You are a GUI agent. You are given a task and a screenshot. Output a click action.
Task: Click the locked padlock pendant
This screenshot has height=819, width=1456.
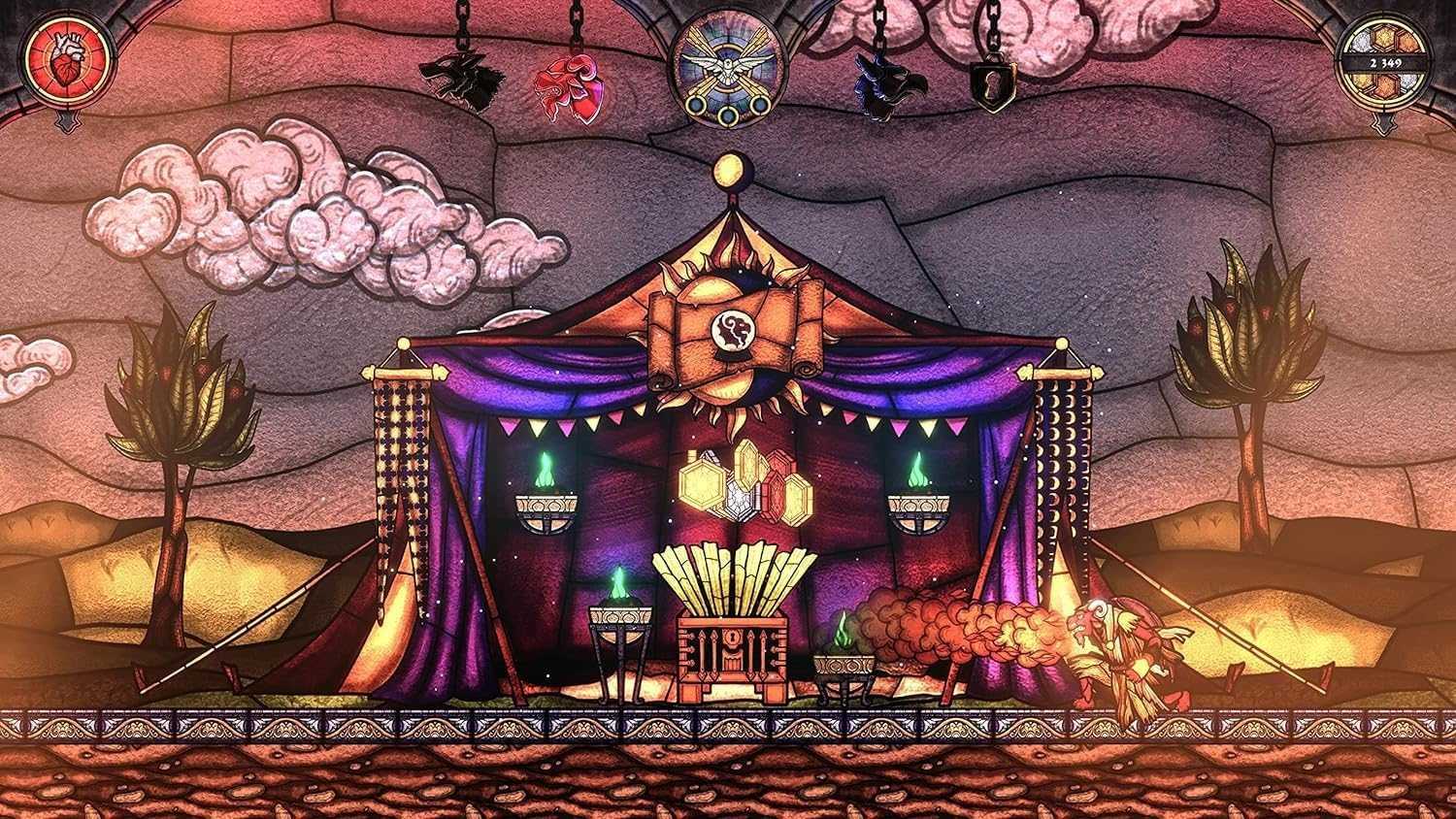[992, 82]
